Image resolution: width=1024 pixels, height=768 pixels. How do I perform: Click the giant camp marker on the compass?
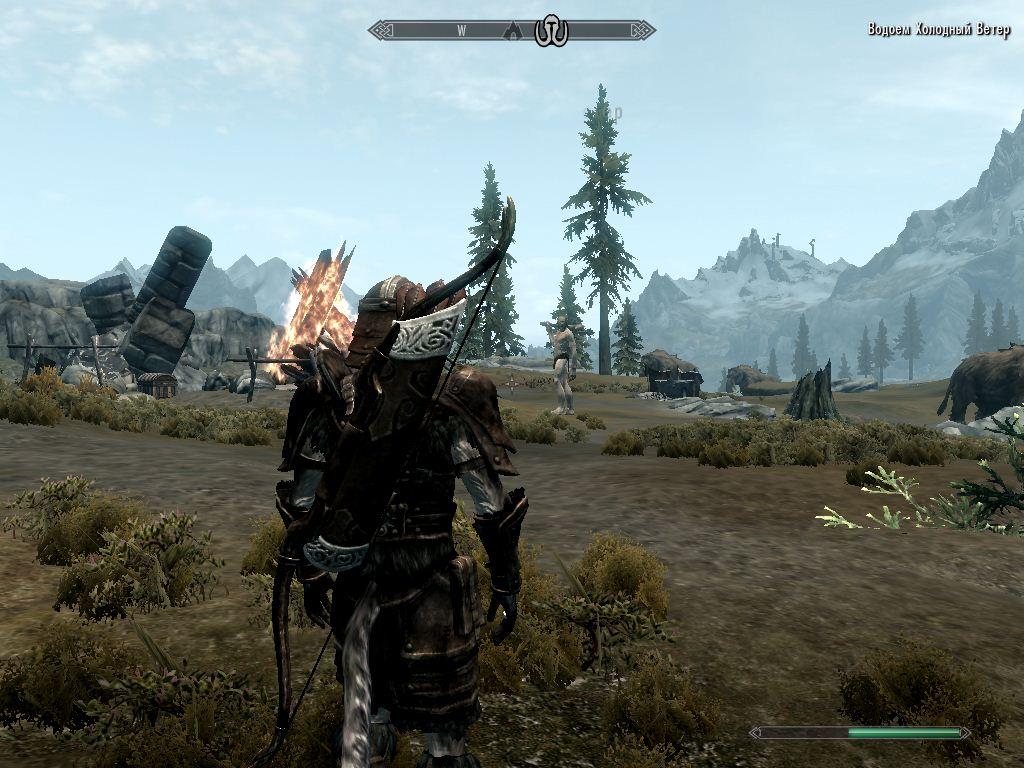[x=551, y=31]
